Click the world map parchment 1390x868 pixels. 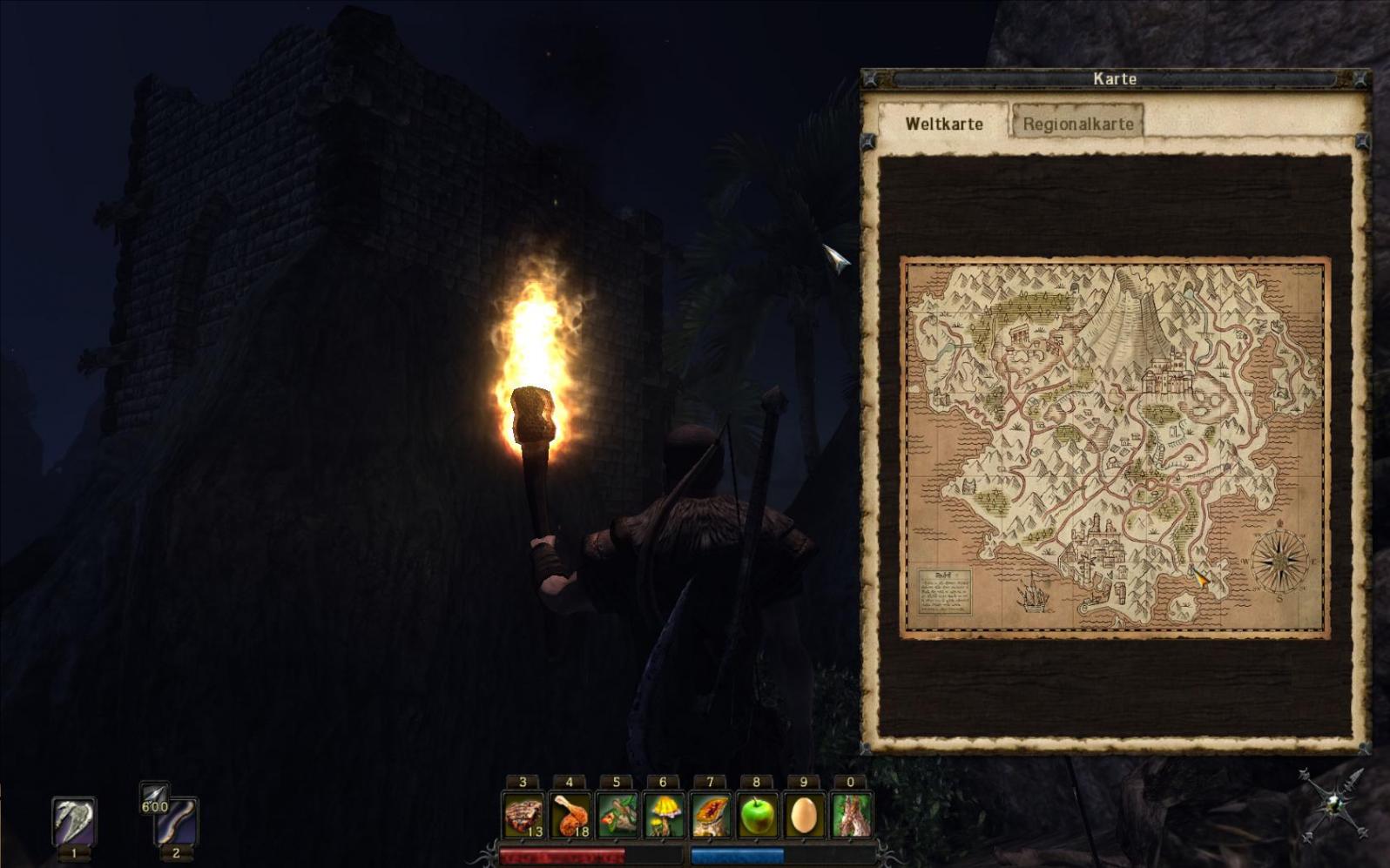(1114, 447)
